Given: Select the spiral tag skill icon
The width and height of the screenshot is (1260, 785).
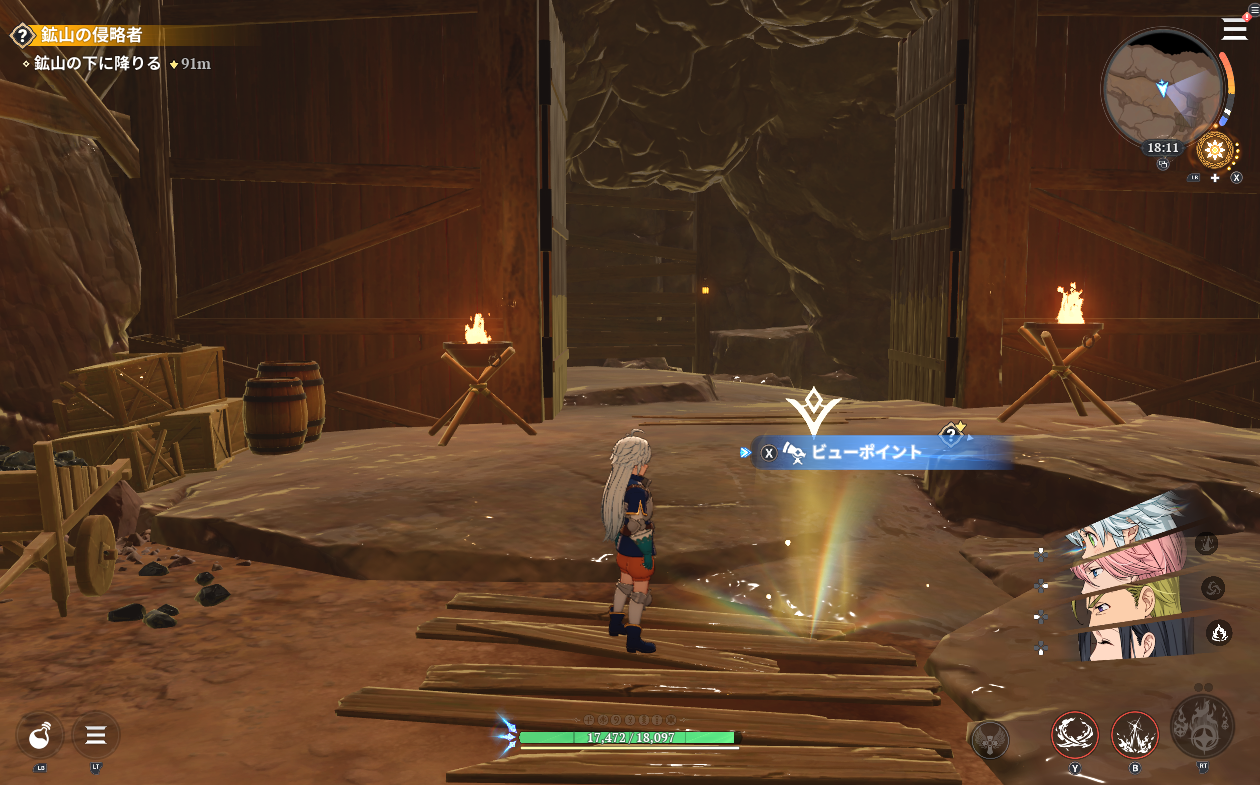Looking at the screenshot, I should tap(1213, 587).
